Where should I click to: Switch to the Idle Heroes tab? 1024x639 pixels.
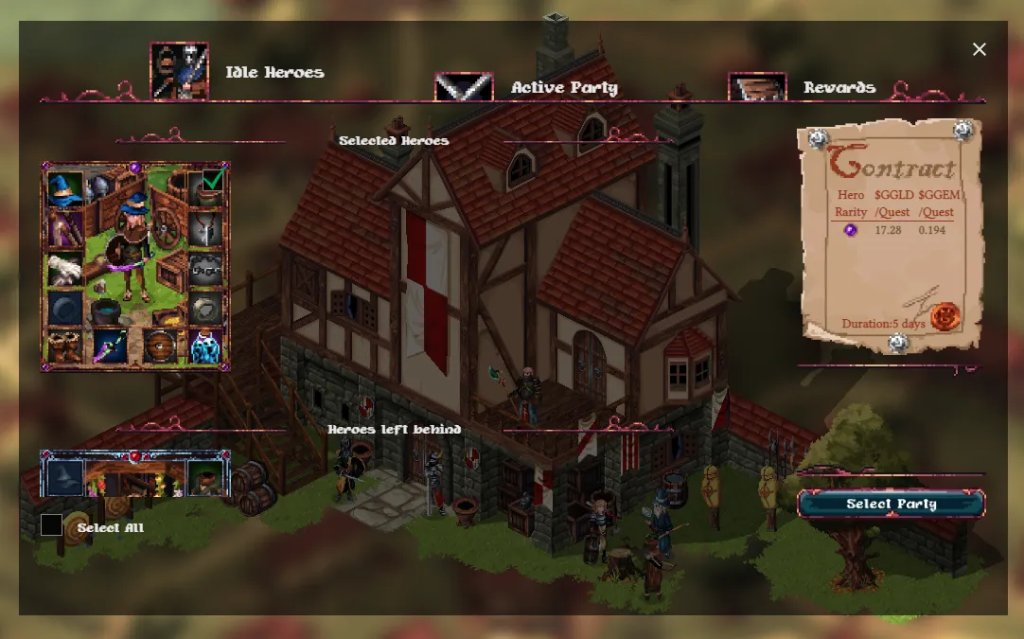pos(273,72)
